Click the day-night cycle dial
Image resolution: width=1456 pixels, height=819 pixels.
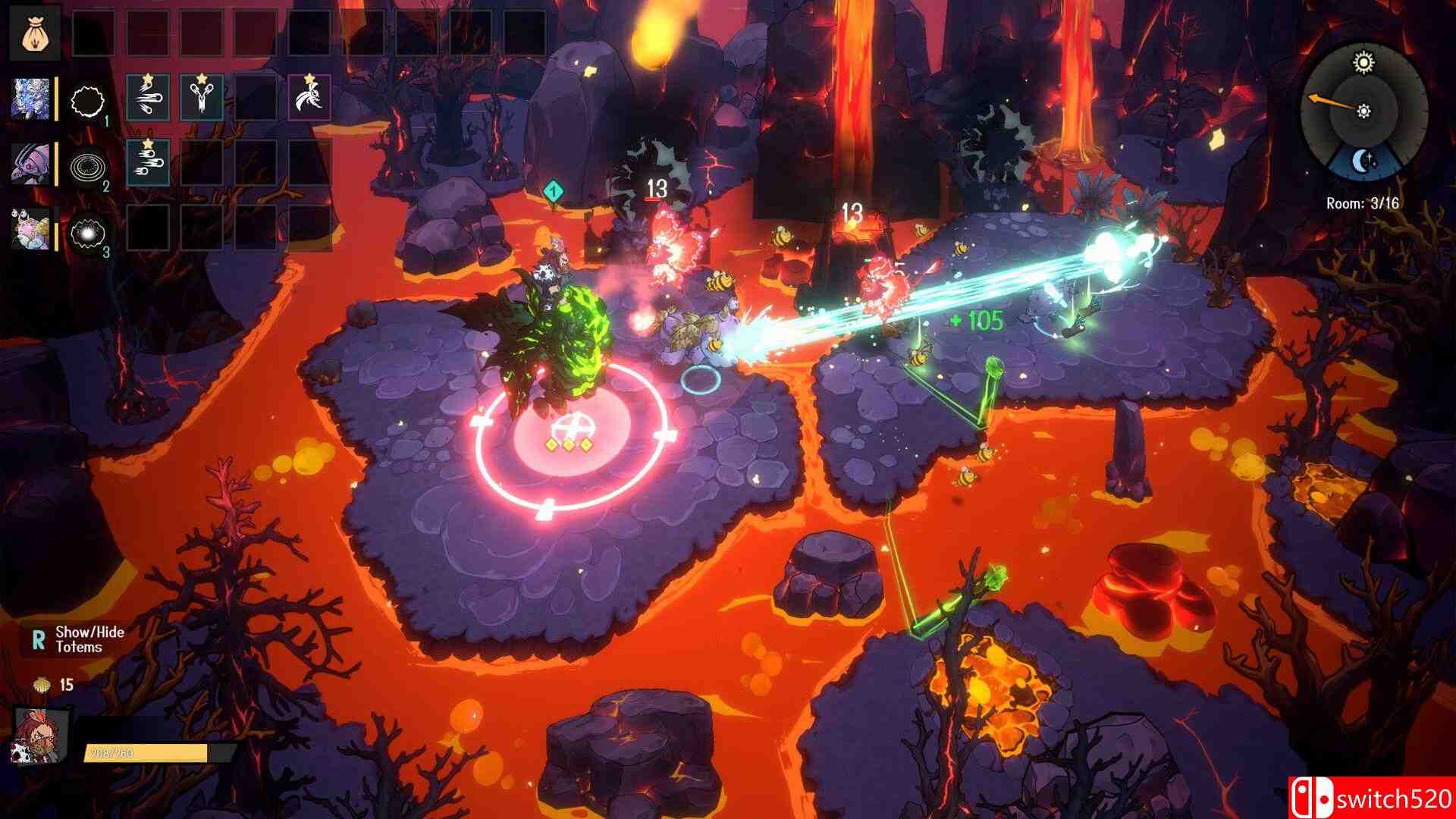(1363, 113)
